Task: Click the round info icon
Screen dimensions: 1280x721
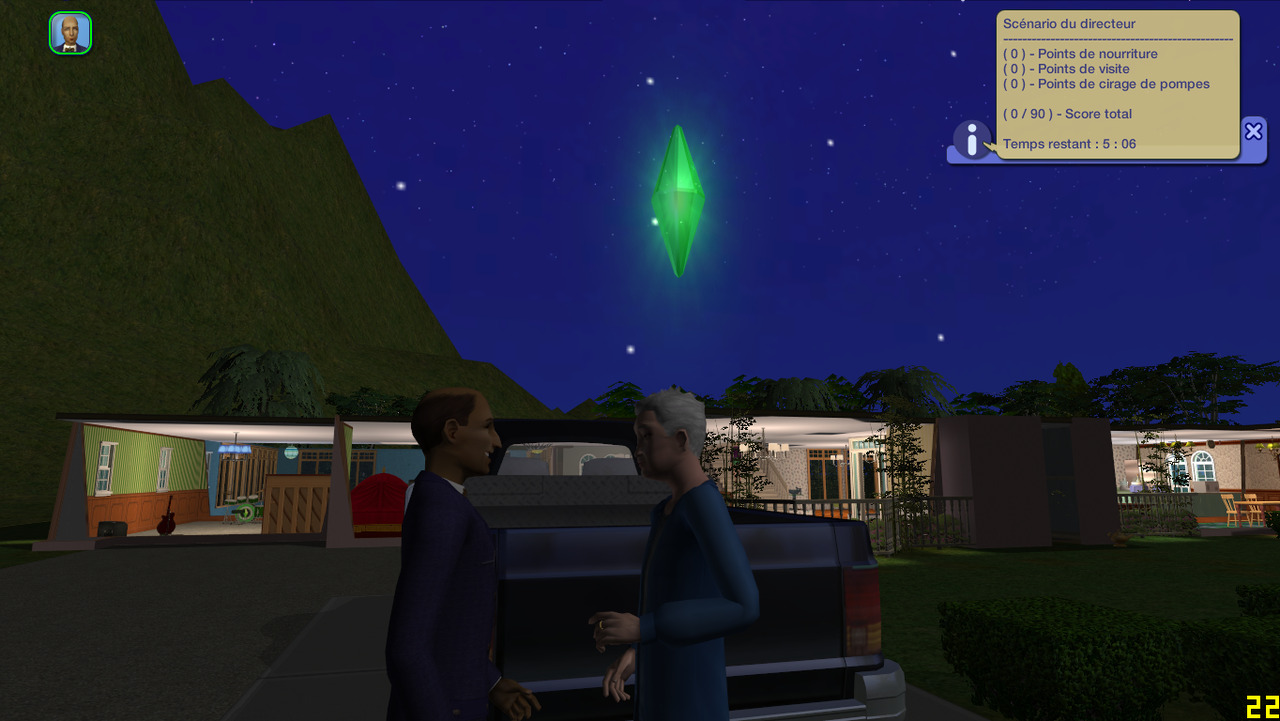Action: tap(971, 140)
